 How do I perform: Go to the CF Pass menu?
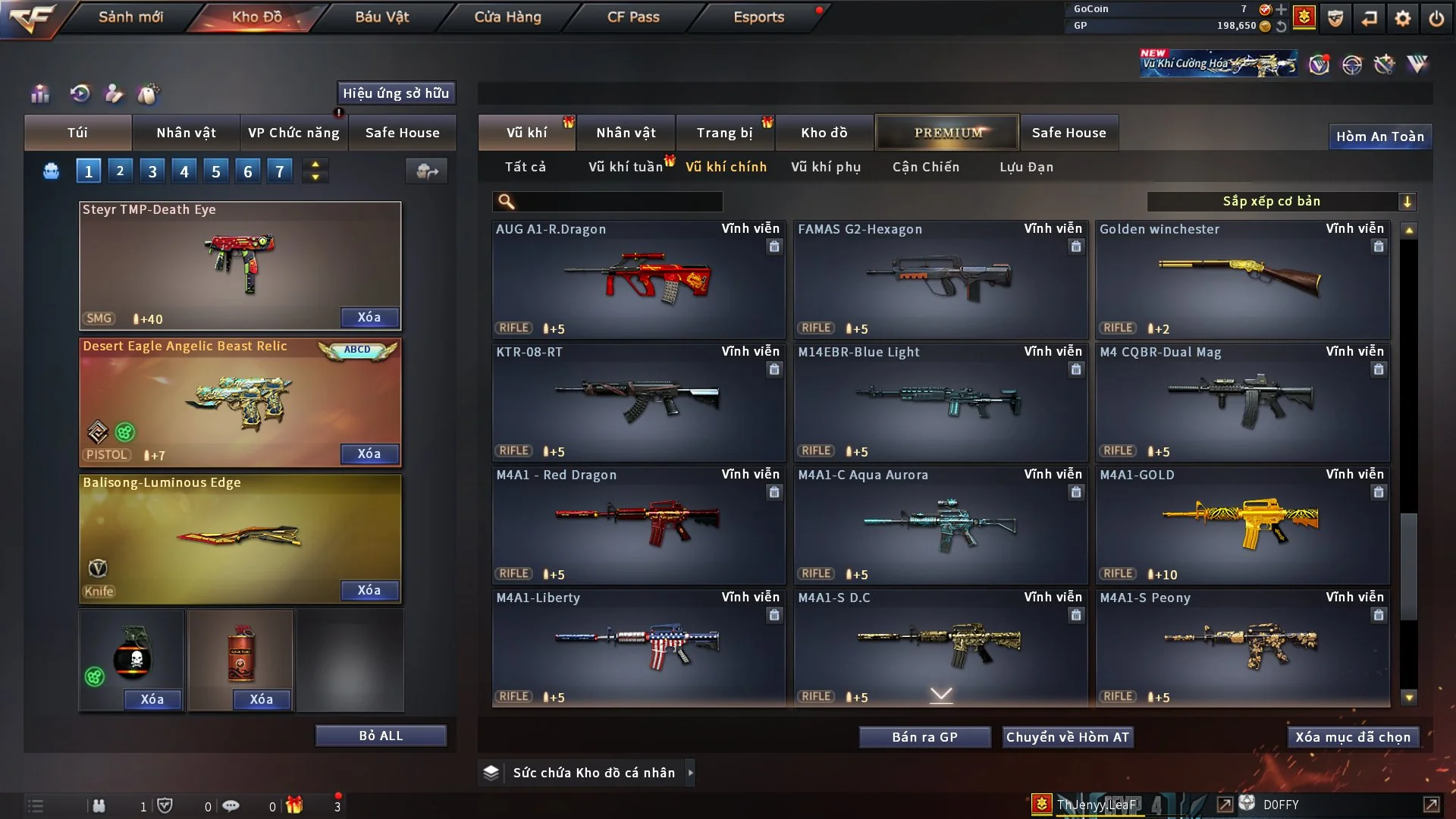point(633,17)
